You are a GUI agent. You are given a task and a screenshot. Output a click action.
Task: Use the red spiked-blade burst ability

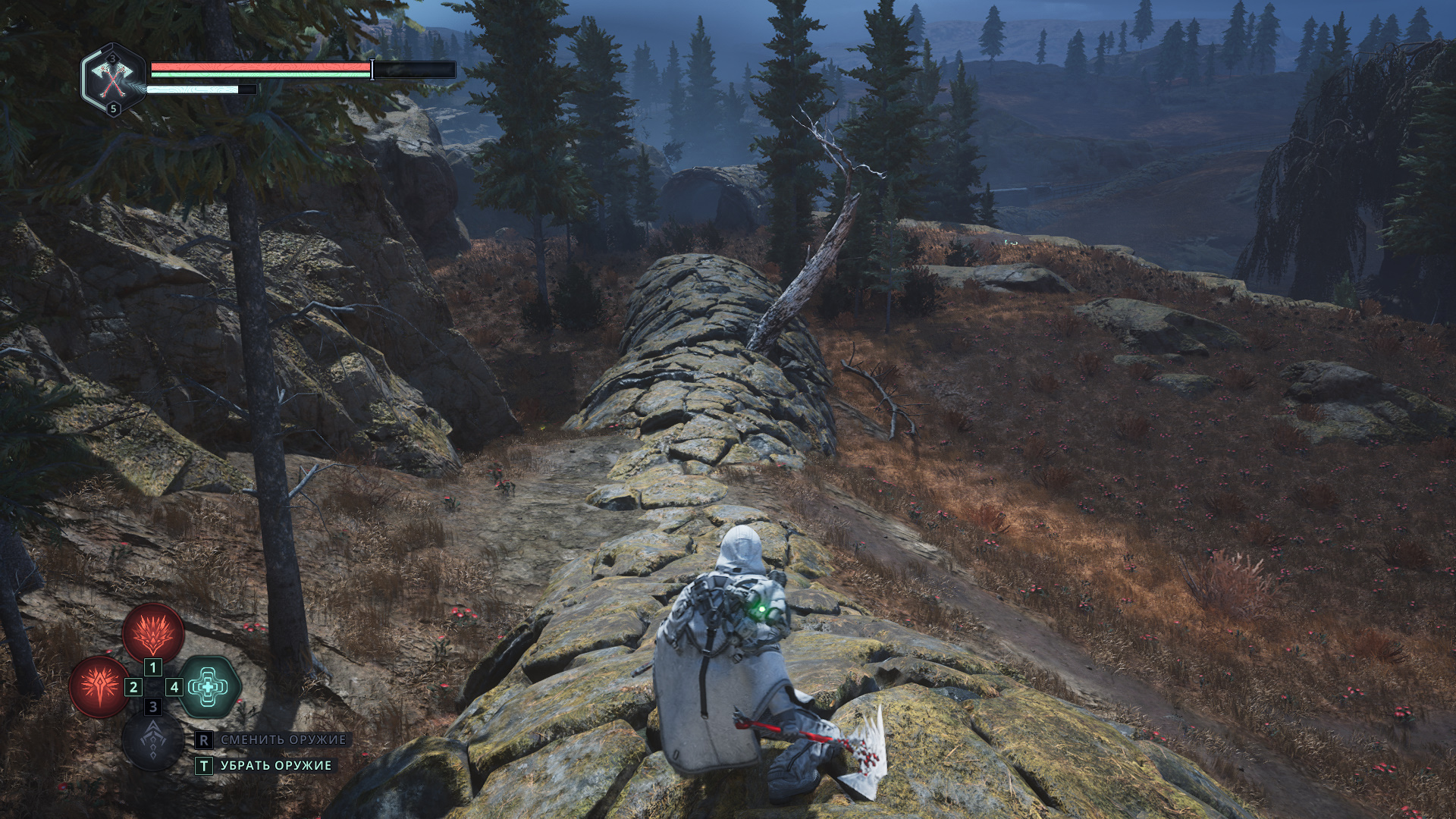pyautogui.click(x=99, y=687)
